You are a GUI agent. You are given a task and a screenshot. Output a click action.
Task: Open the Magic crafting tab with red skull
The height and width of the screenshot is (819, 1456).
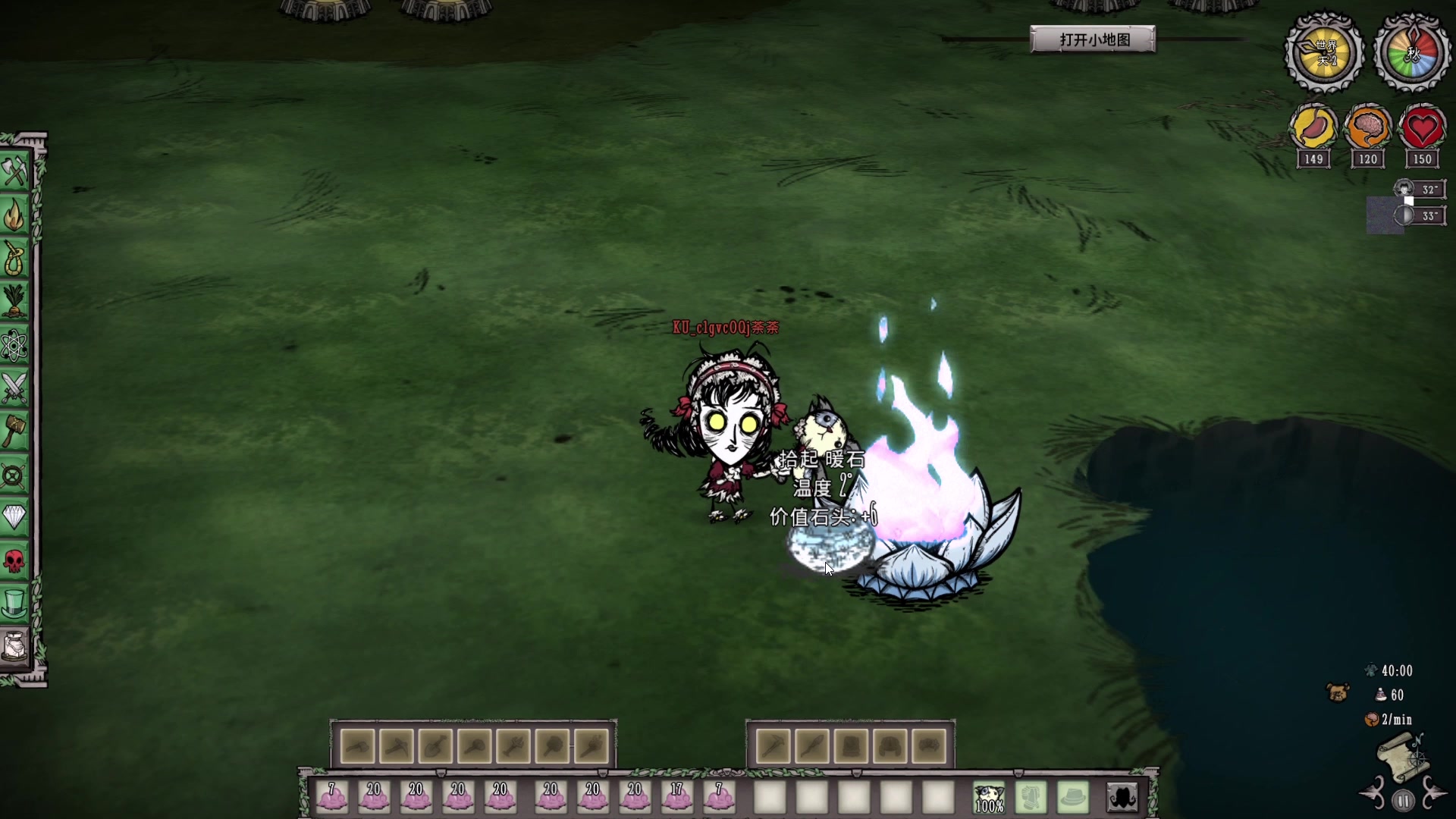point(15,561)
